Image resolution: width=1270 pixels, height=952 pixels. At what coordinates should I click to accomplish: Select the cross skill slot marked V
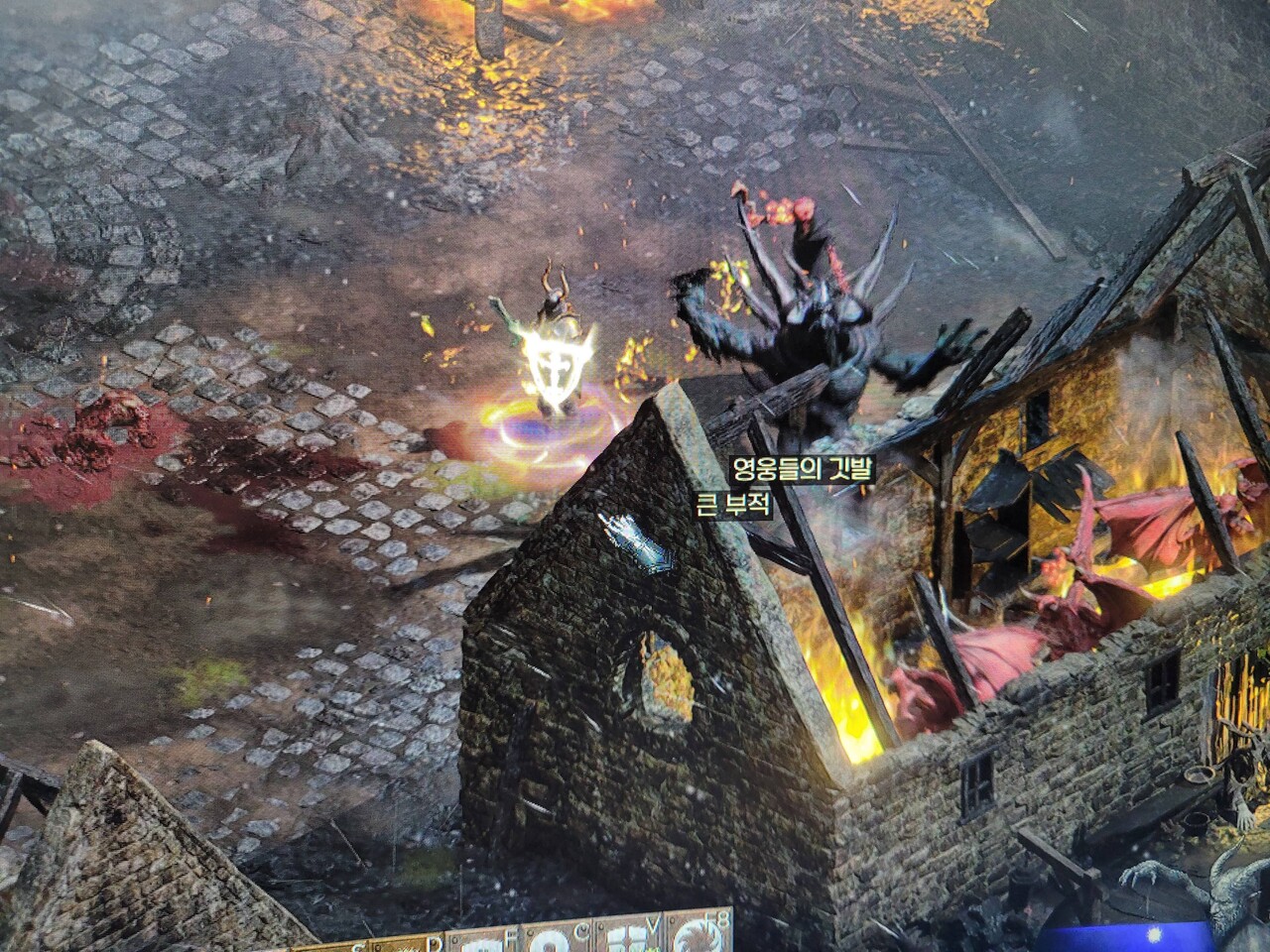(x=627, y=937)
